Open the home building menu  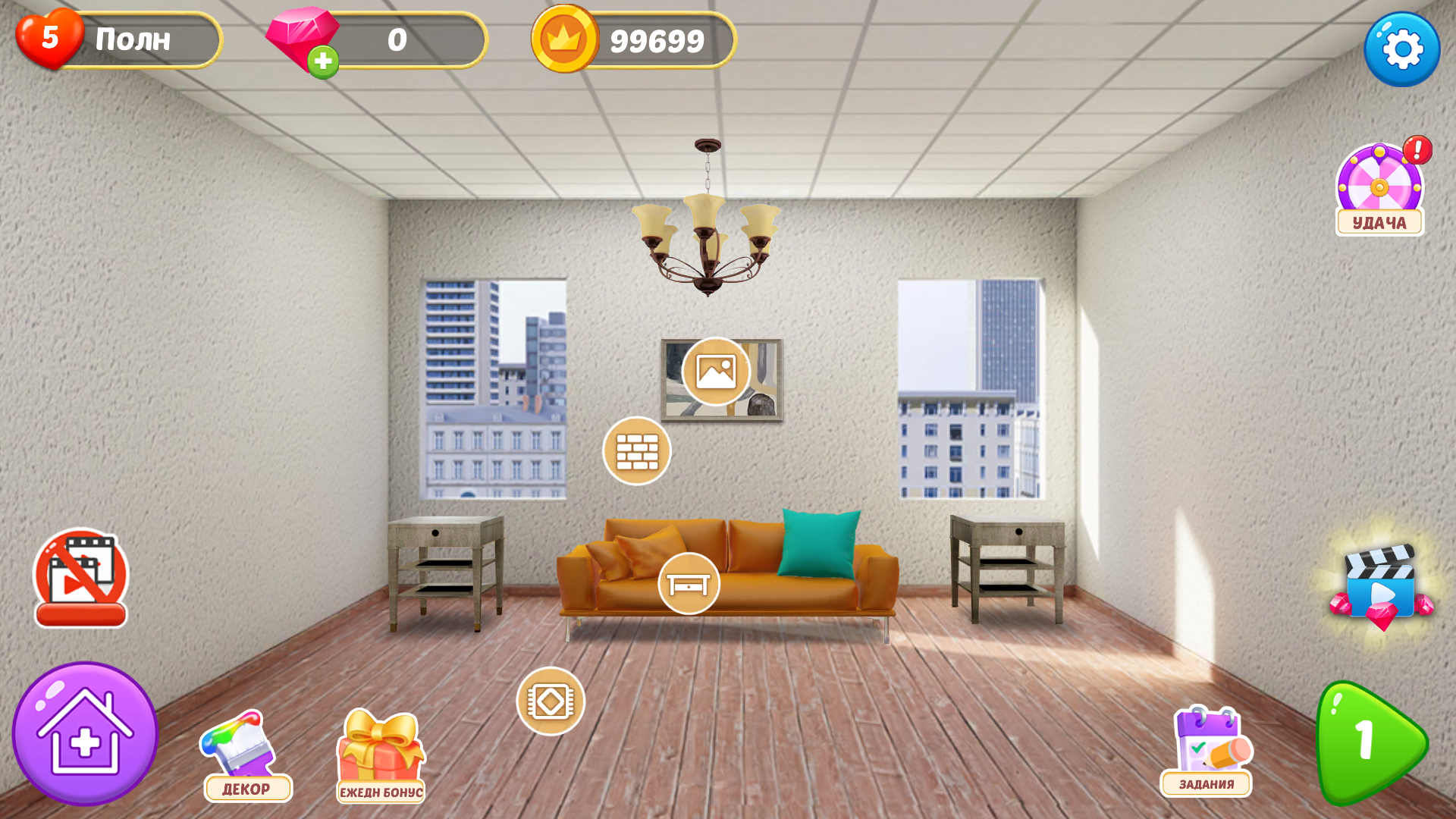coord(86,732)
